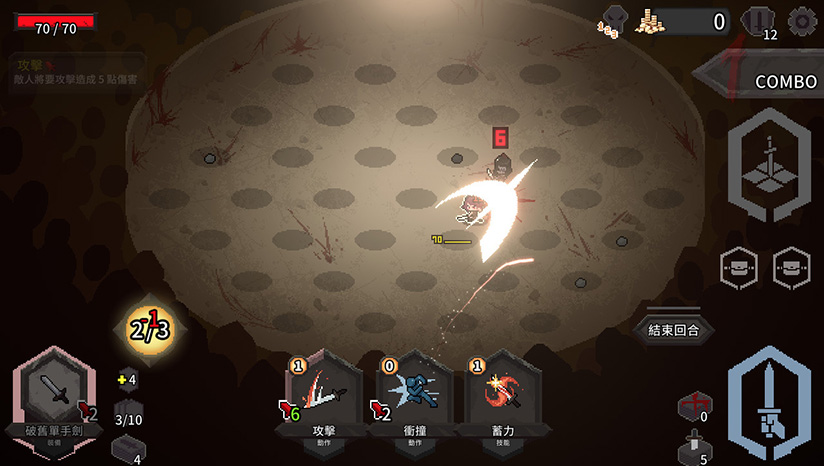The width and height of the screenshot is (824, 466).
Task: Click the 結束回合 end turn button
Action: [673, 329]
